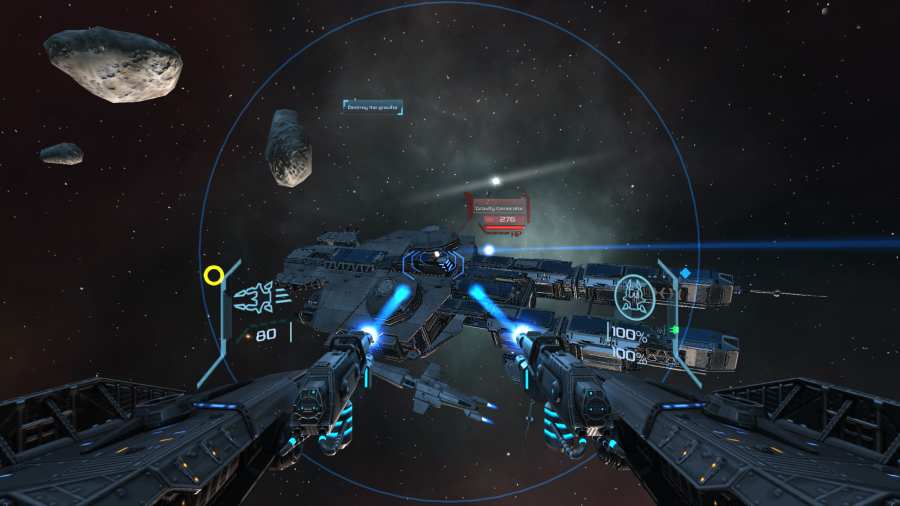
Task: Click the yellow ring waypoint marker
Action: click(x=213, y=274)
